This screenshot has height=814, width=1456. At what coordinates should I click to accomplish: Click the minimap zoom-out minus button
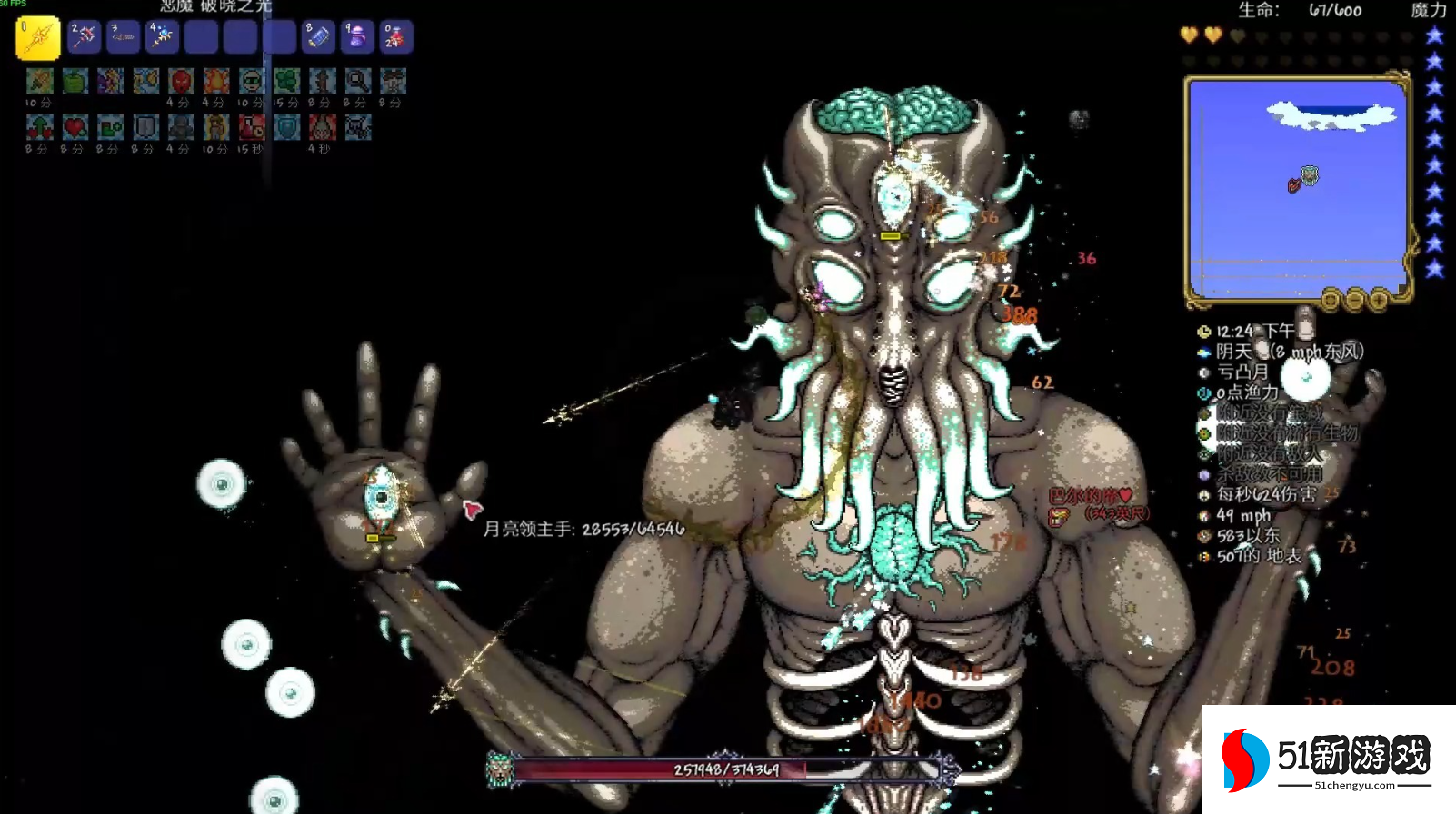pyautogui.click(x=1354, y=299)
